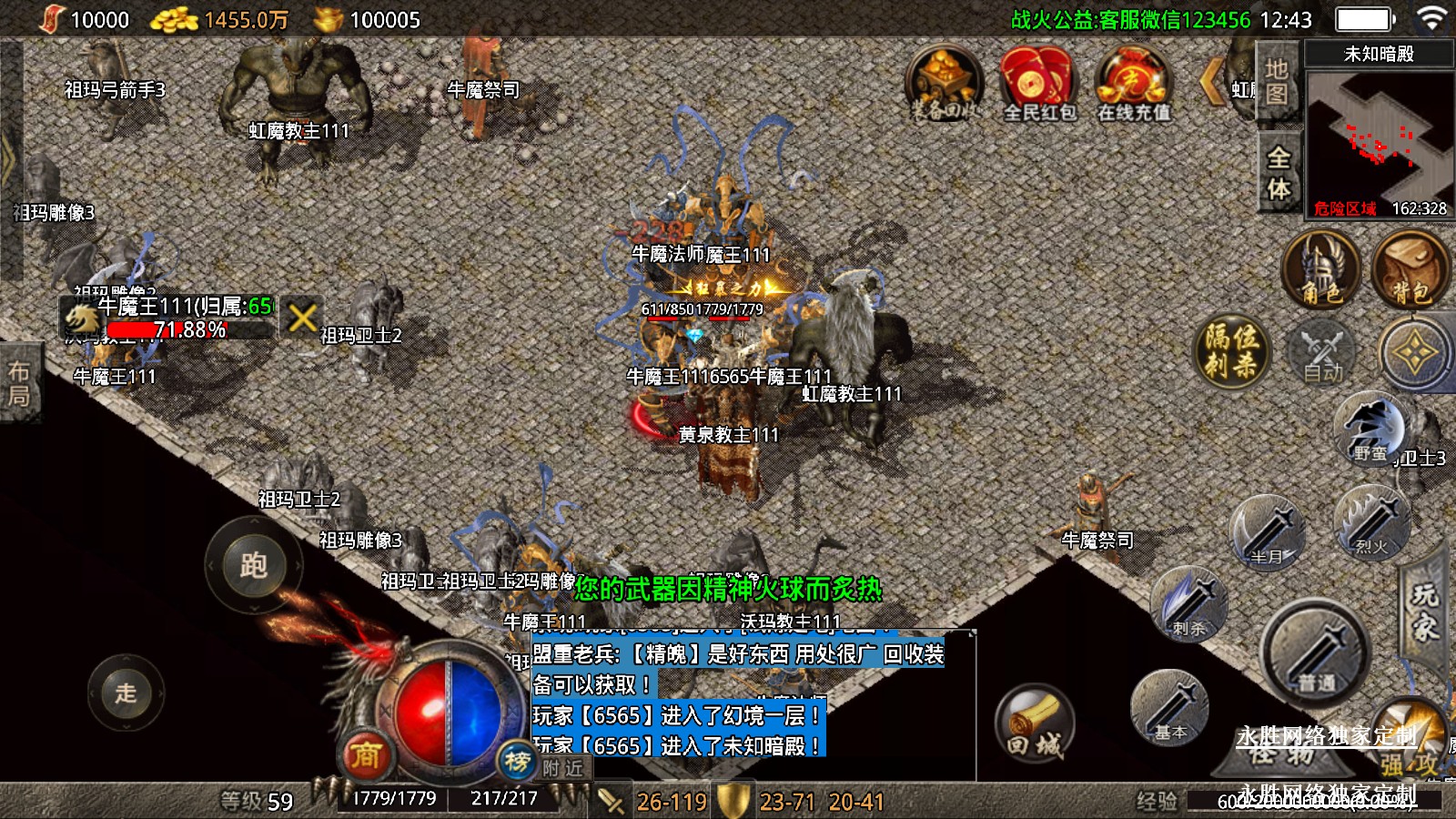
Task: Tap the 地图 map button
Action: click(1278, 82)
